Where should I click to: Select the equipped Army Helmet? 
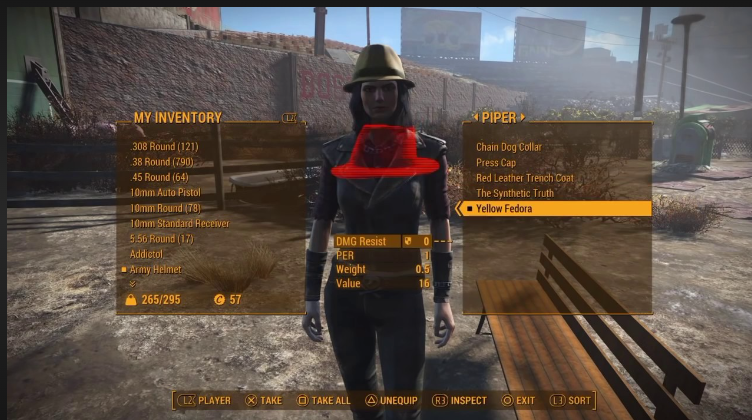tap(158, 269)
